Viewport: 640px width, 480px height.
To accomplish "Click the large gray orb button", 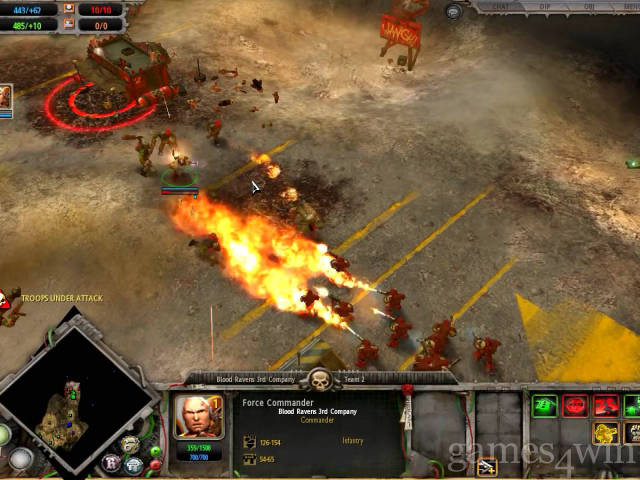I will tap(22, 459).
